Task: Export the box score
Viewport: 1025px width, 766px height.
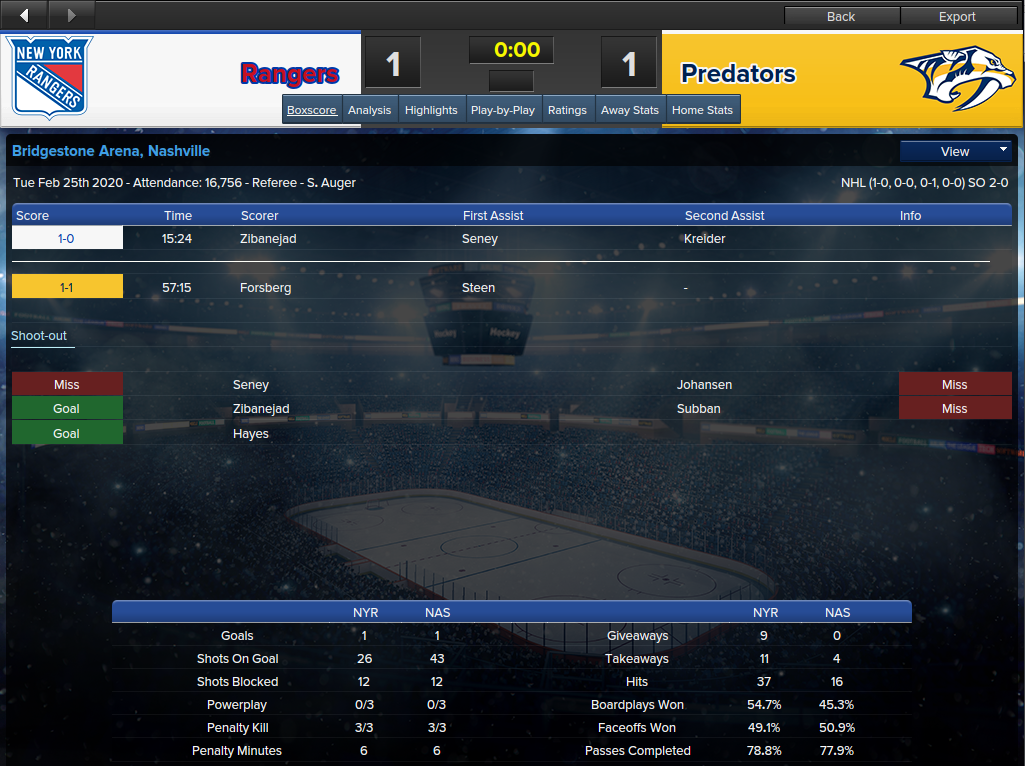Action: tap(957, 16)
